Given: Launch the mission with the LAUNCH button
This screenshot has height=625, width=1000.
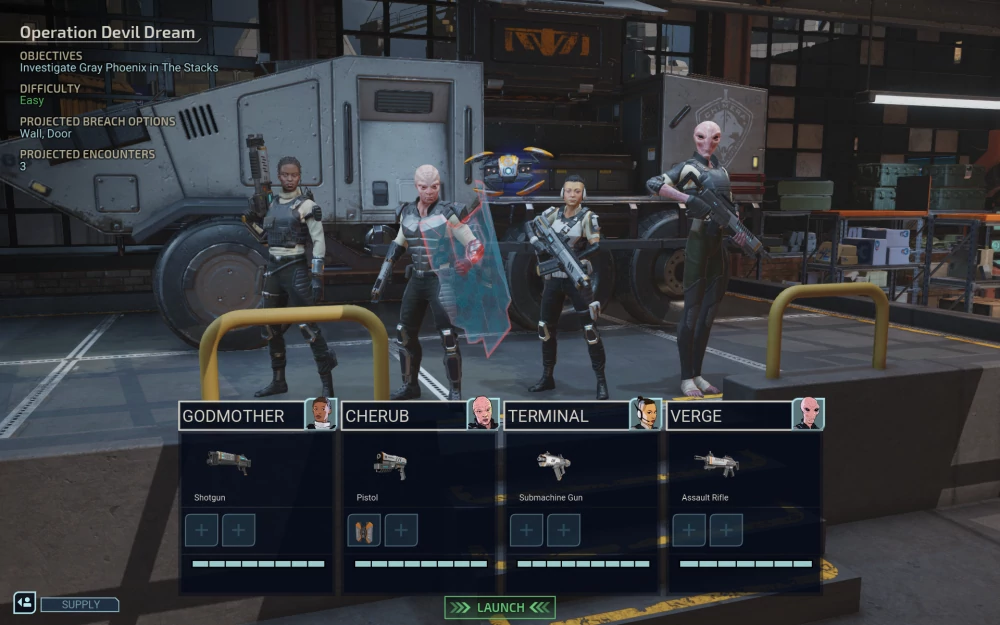Looking at the screenshot, I should 500,607.
